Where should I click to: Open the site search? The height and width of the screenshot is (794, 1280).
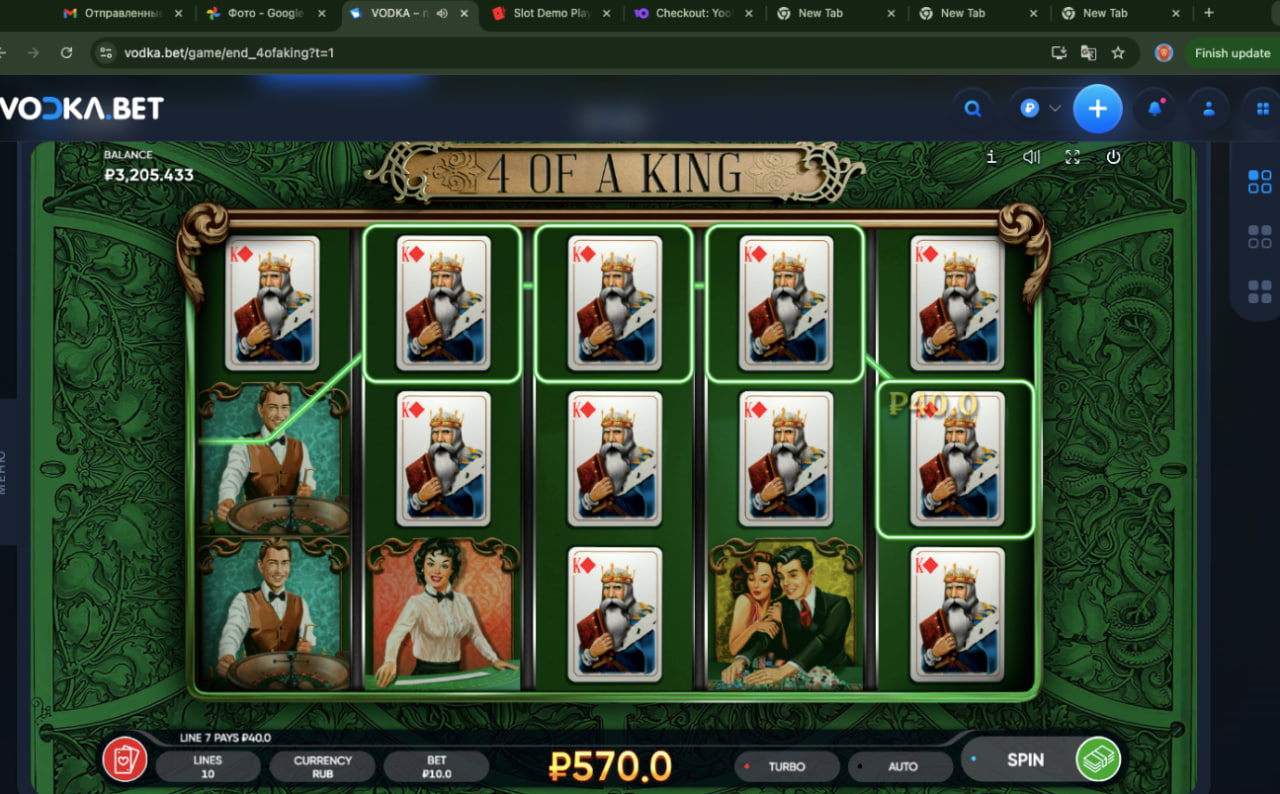(972, 109)
